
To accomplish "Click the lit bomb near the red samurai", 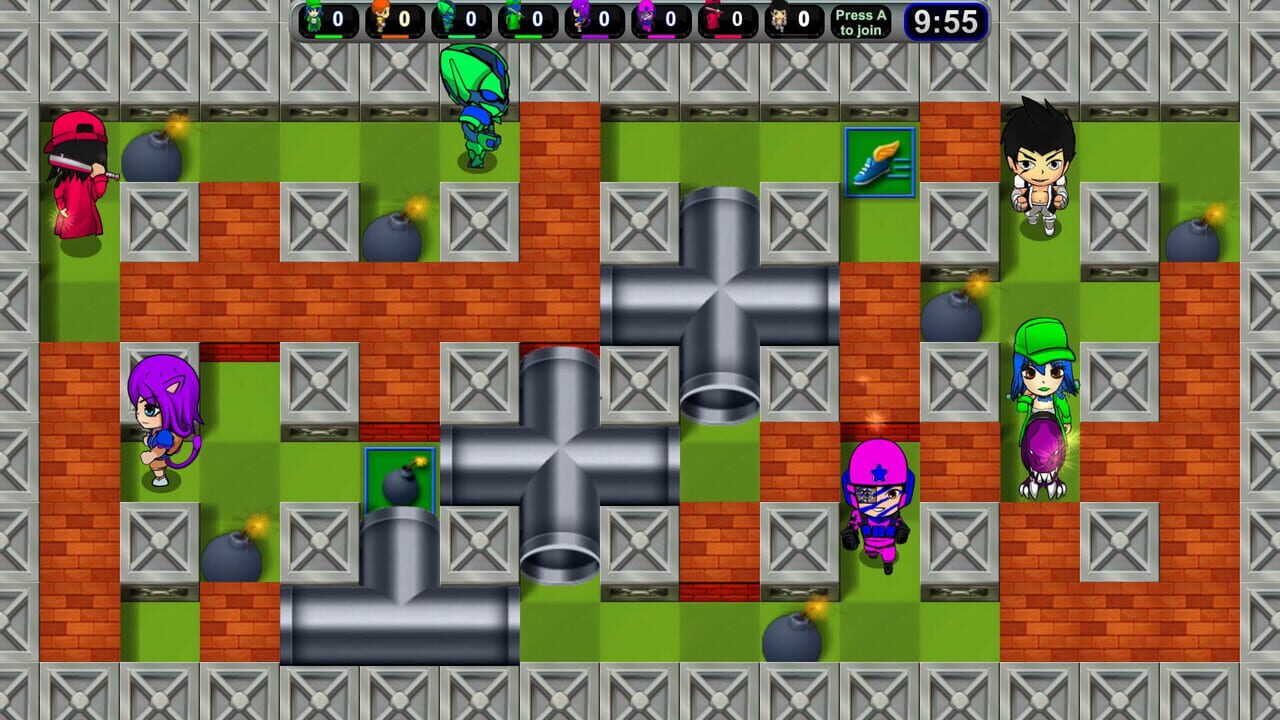I will 152,155.
